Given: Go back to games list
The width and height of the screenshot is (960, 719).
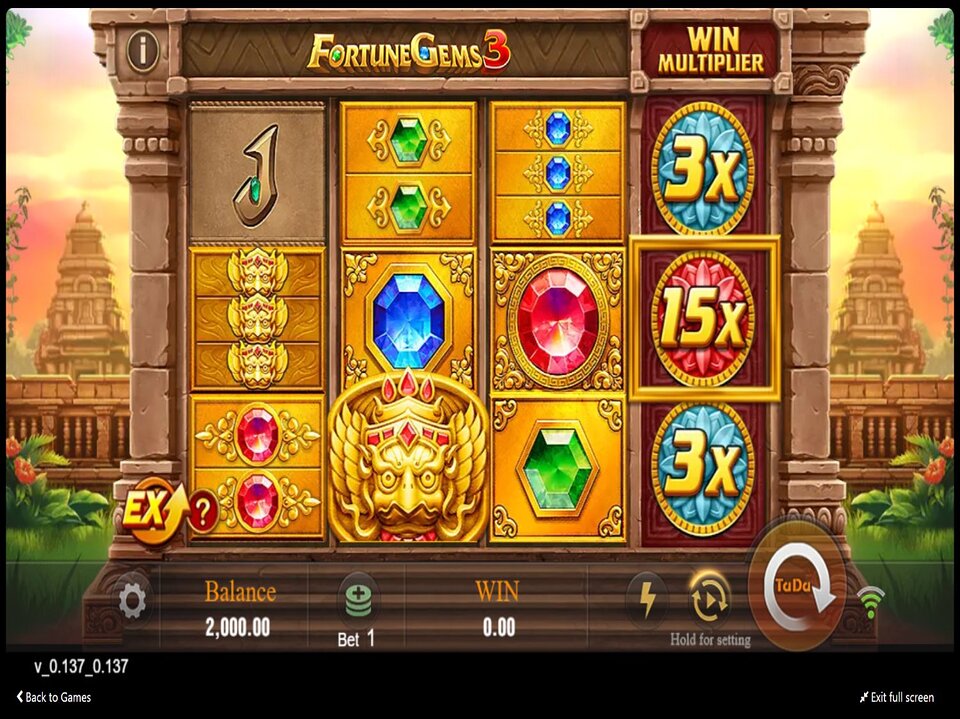Looking at the screenshot, I should click(x=54, y=697).
